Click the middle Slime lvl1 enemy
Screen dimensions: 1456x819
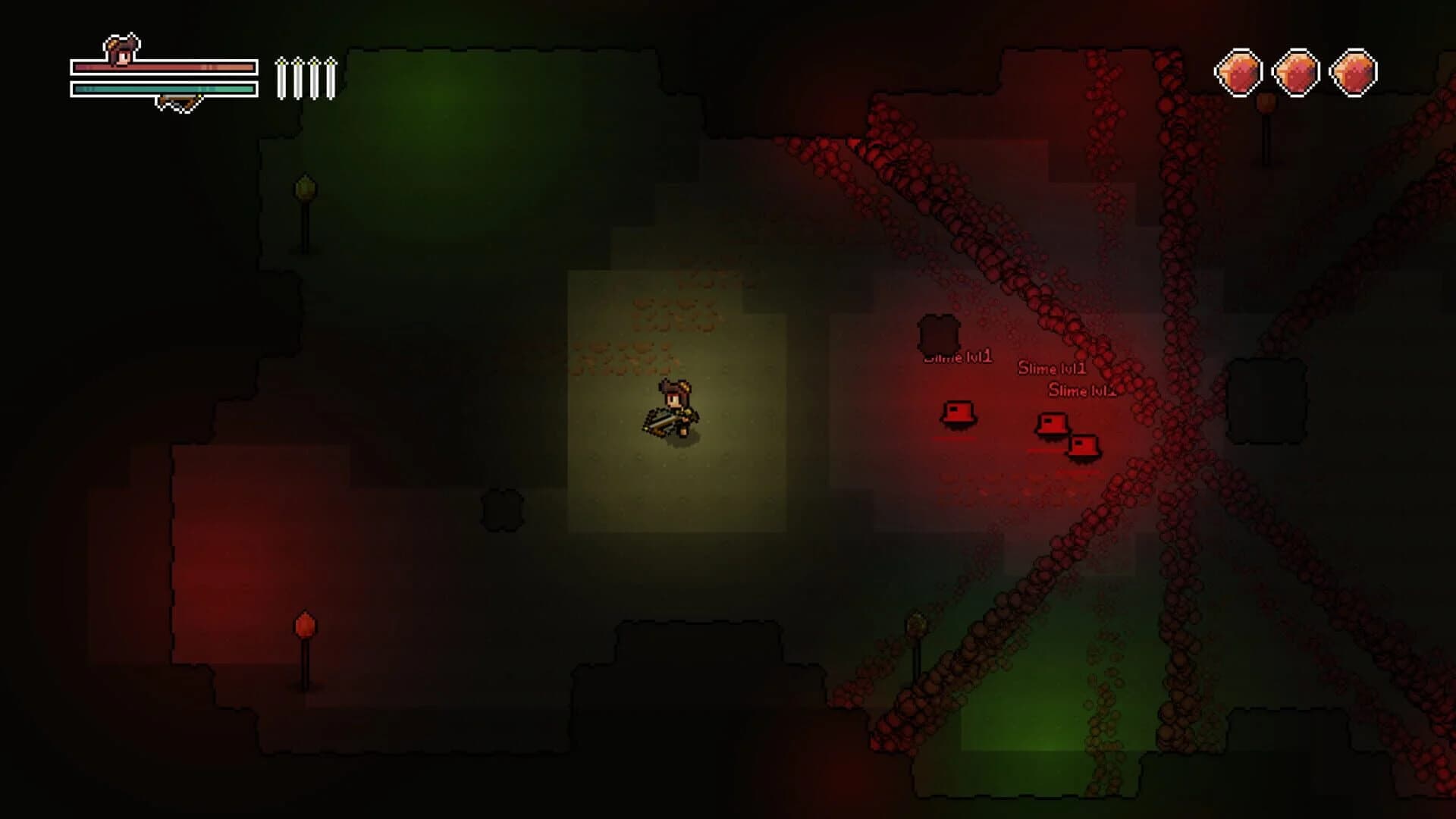[x=1052, y=425]
